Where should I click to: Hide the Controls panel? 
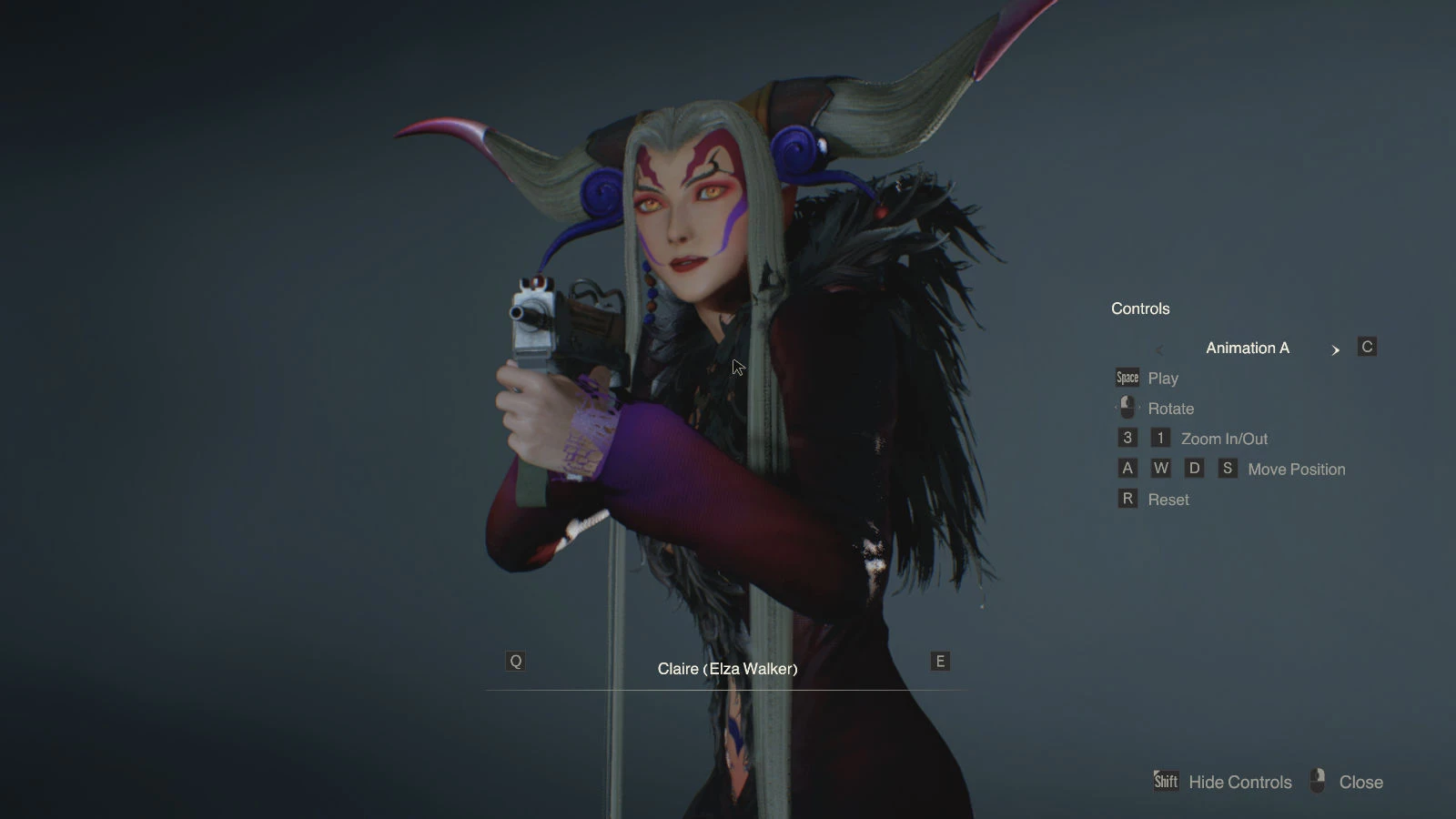click(1239, 782)
